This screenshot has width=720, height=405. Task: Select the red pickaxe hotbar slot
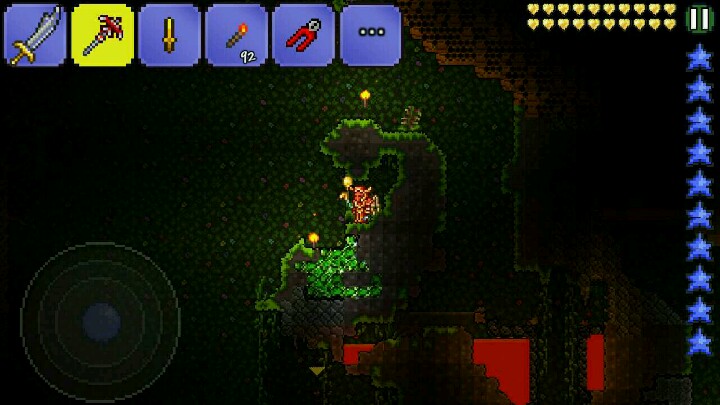tap(102, 35)
